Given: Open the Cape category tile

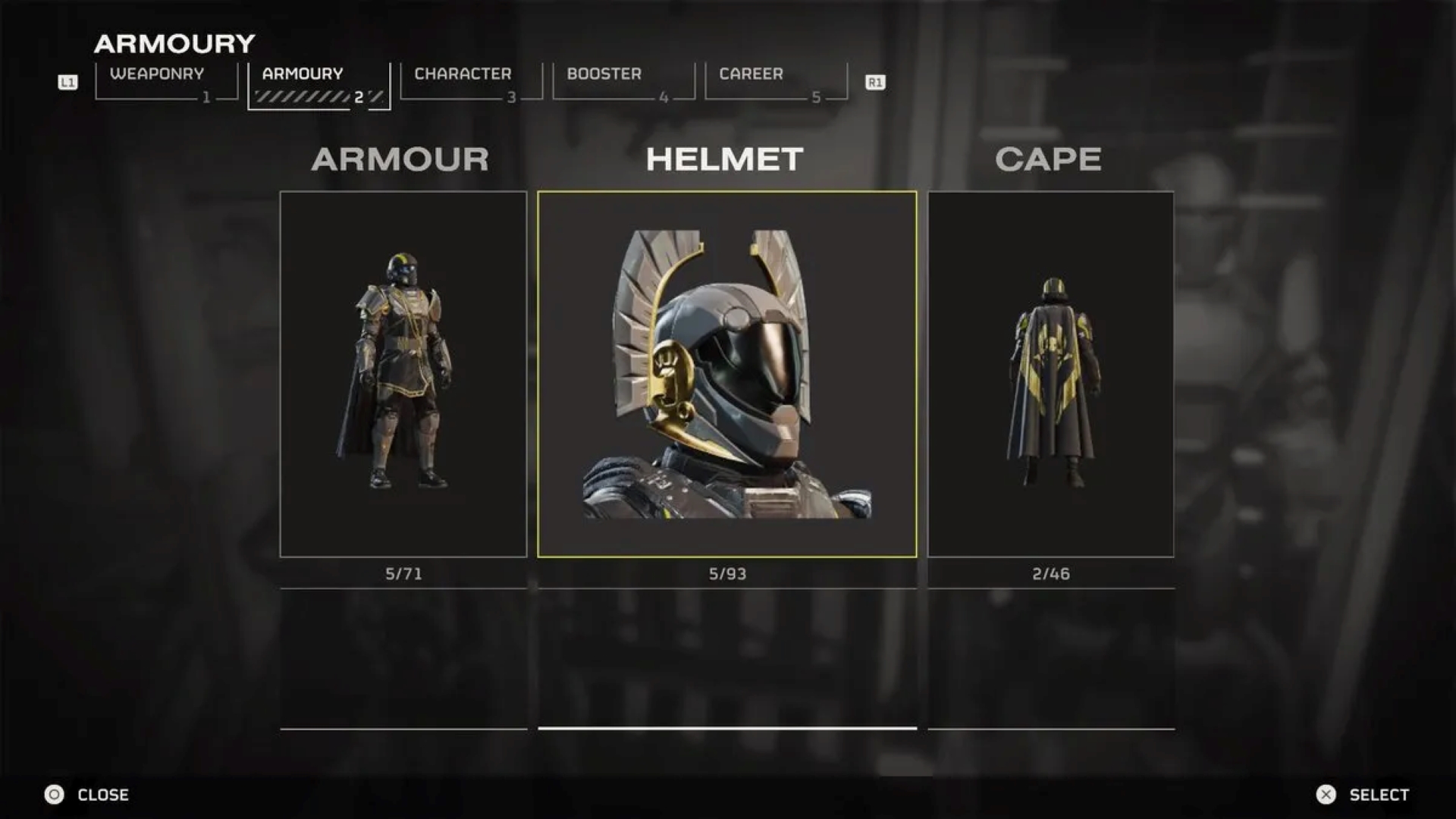Looking at the screenshot, I should 1050,374.
